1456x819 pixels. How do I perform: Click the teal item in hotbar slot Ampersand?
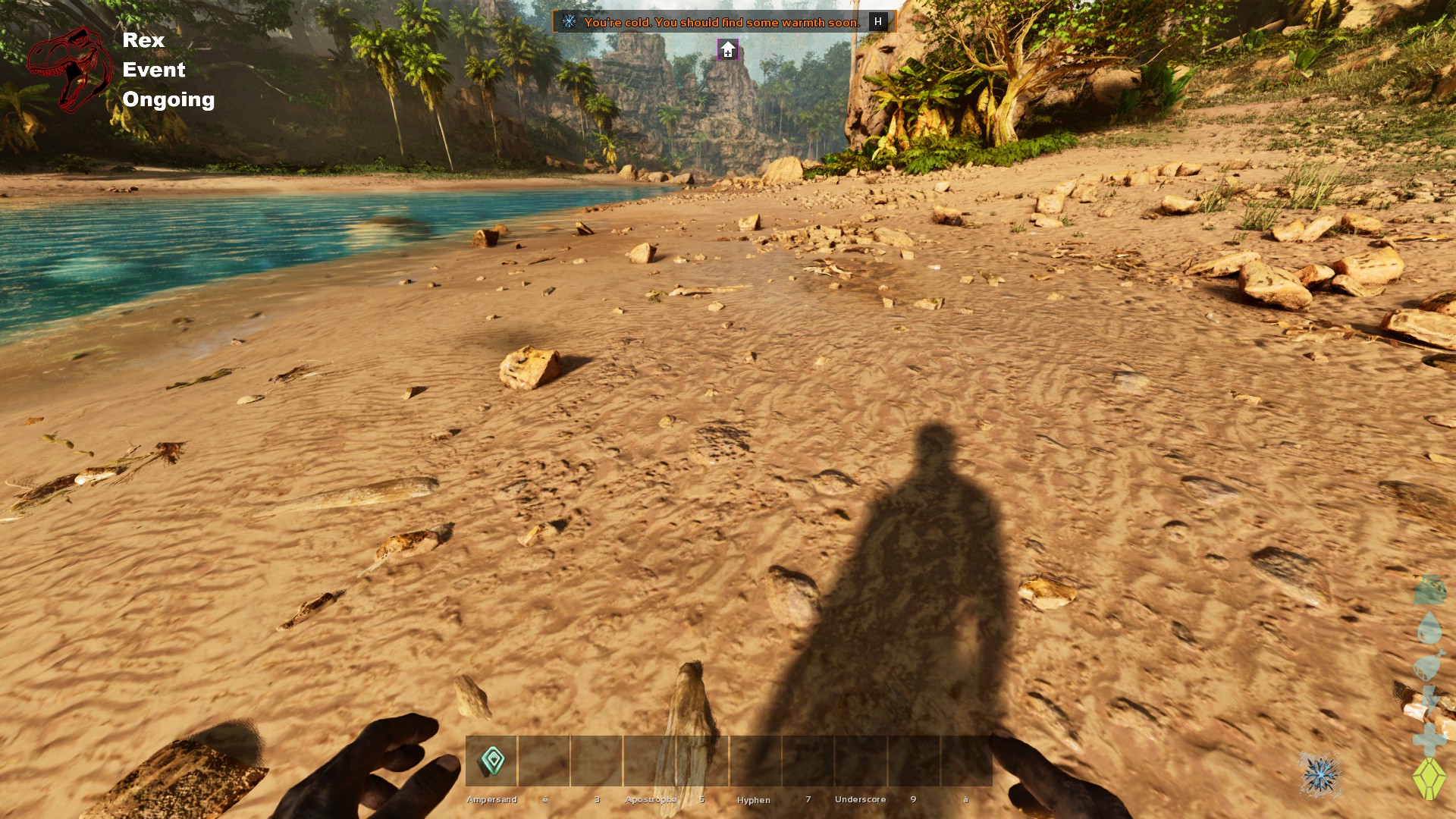tap(491, 761)
